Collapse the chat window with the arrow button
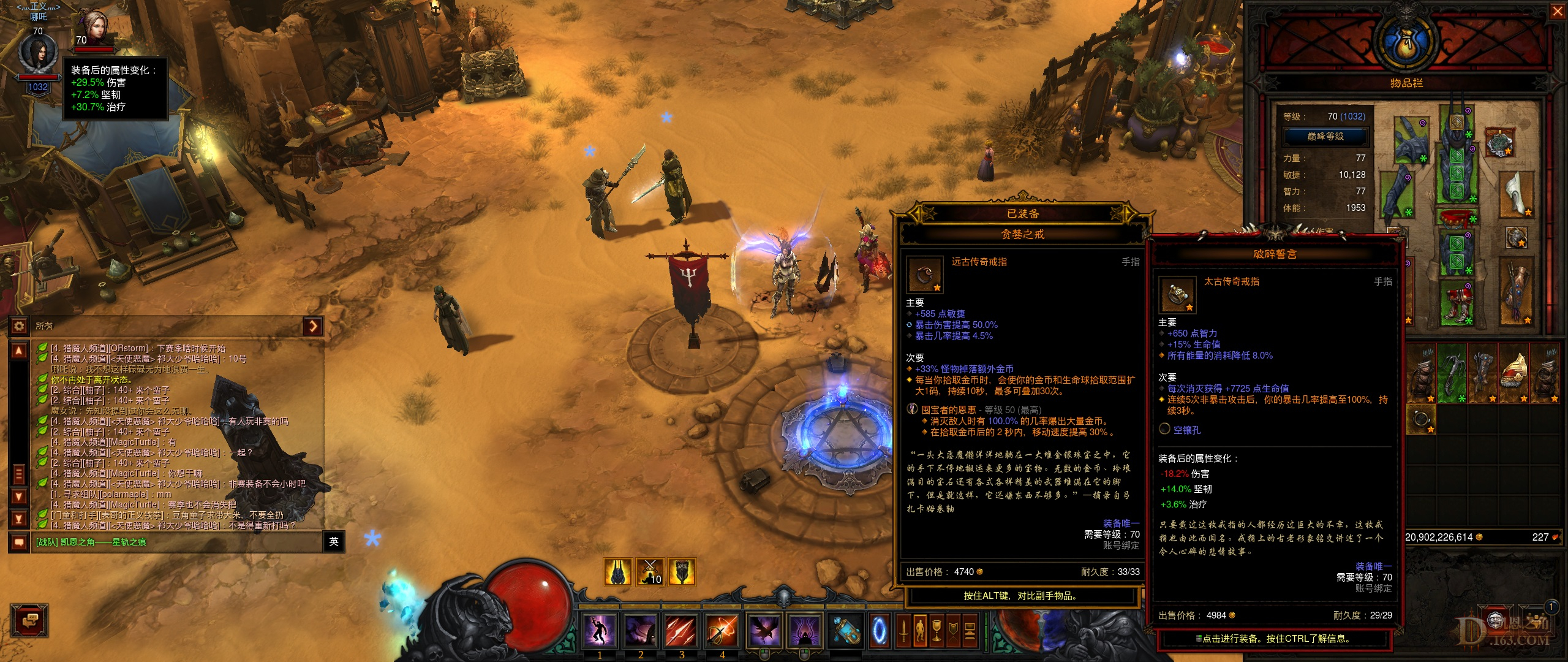The height and width of the screenshot is (662, 1568). pyautogui.click(x=313, y=326)
